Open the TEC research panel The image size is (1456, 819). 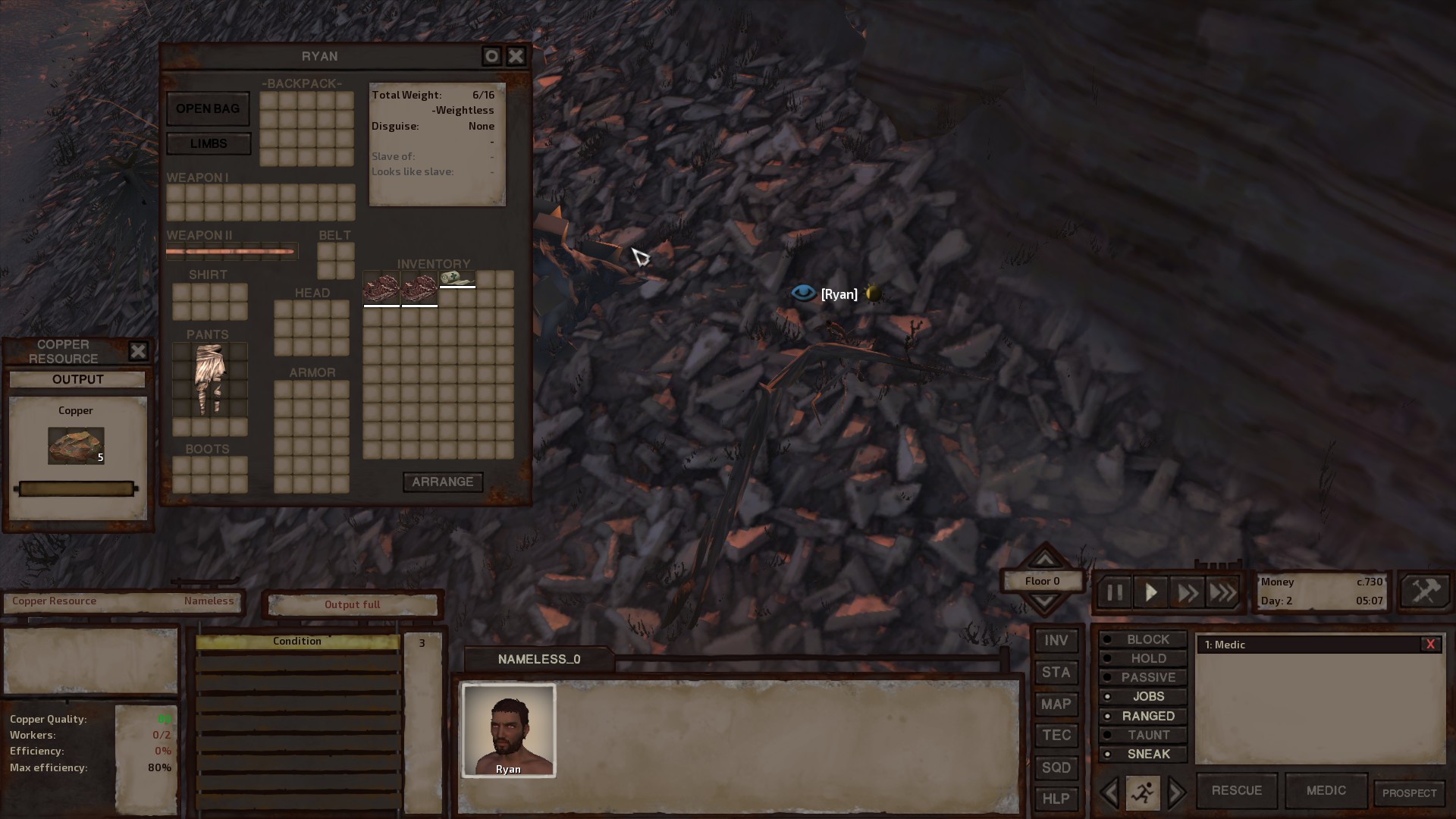1056,736
